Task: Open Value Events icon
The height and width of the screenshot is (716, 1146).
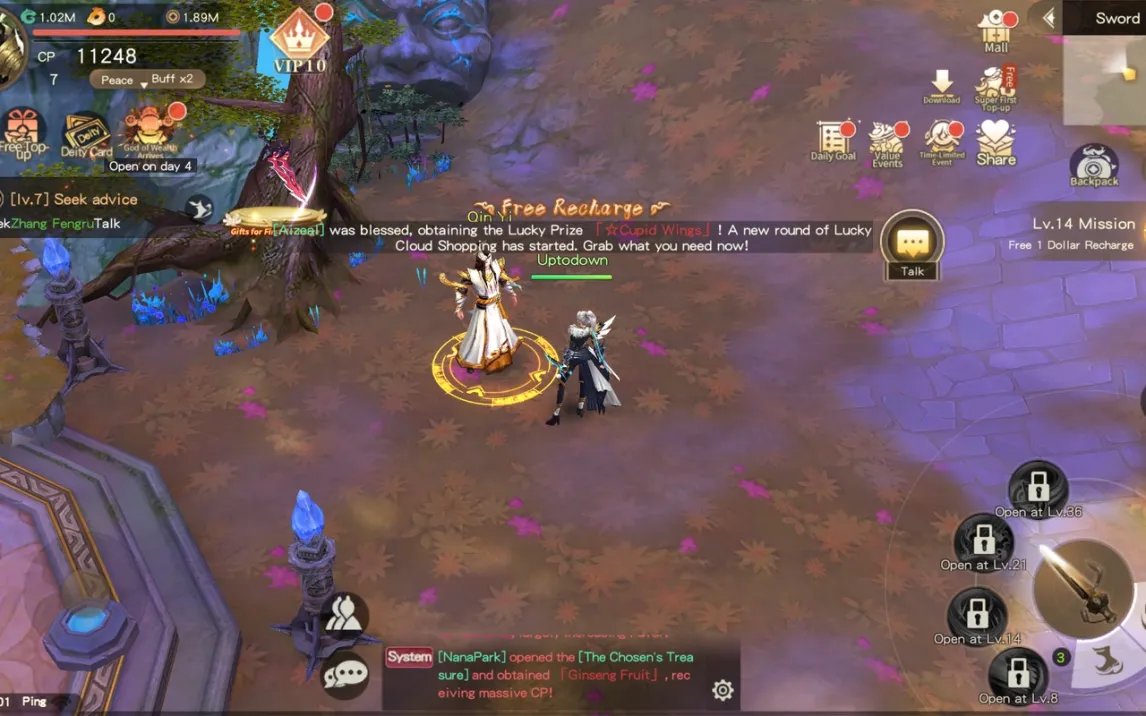Action: pyautogui.click(x=886, y=143)
